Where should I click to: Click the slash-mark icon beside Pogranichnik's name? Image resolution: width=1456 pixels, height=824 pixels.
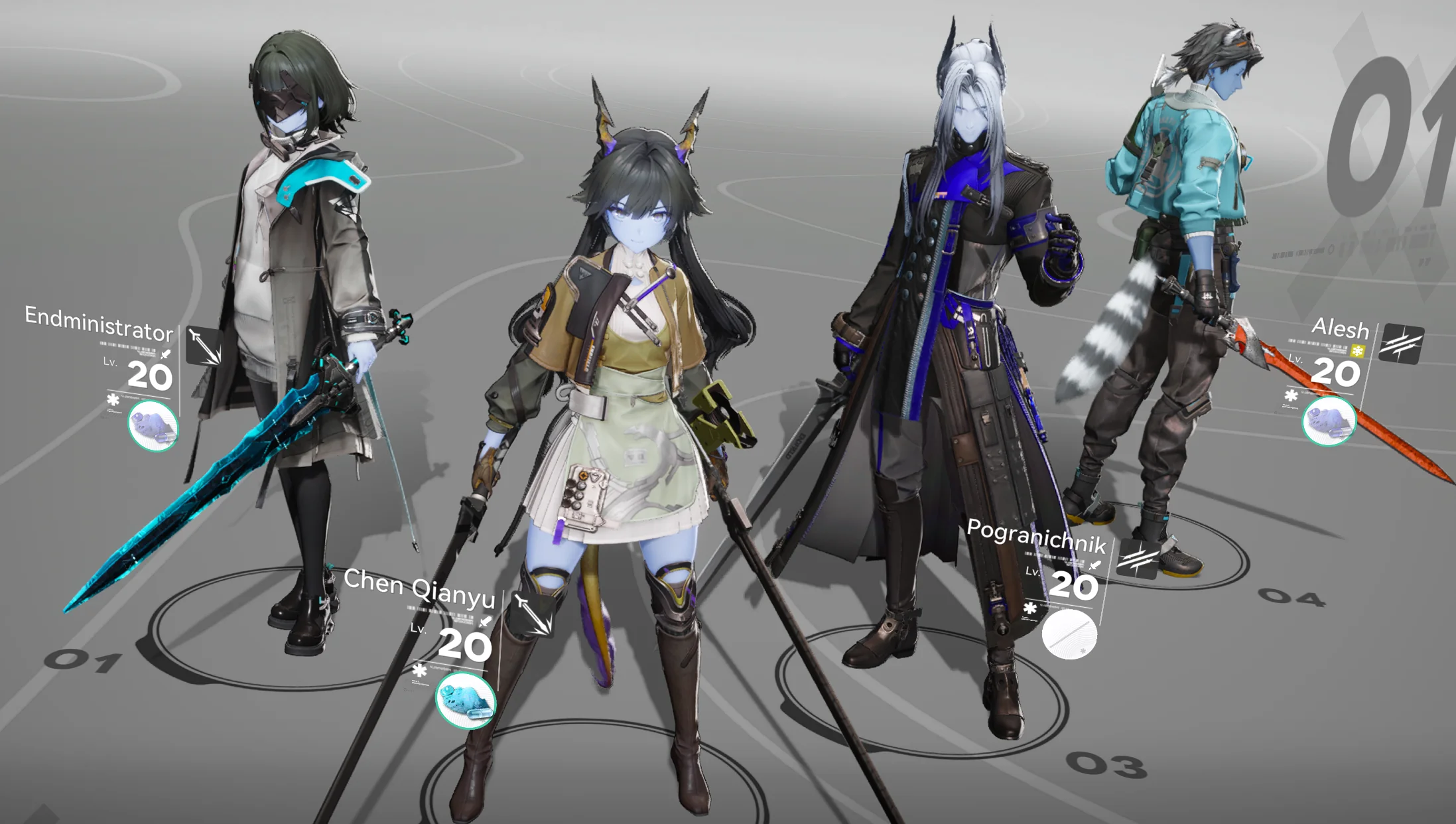pos(1138,559)
